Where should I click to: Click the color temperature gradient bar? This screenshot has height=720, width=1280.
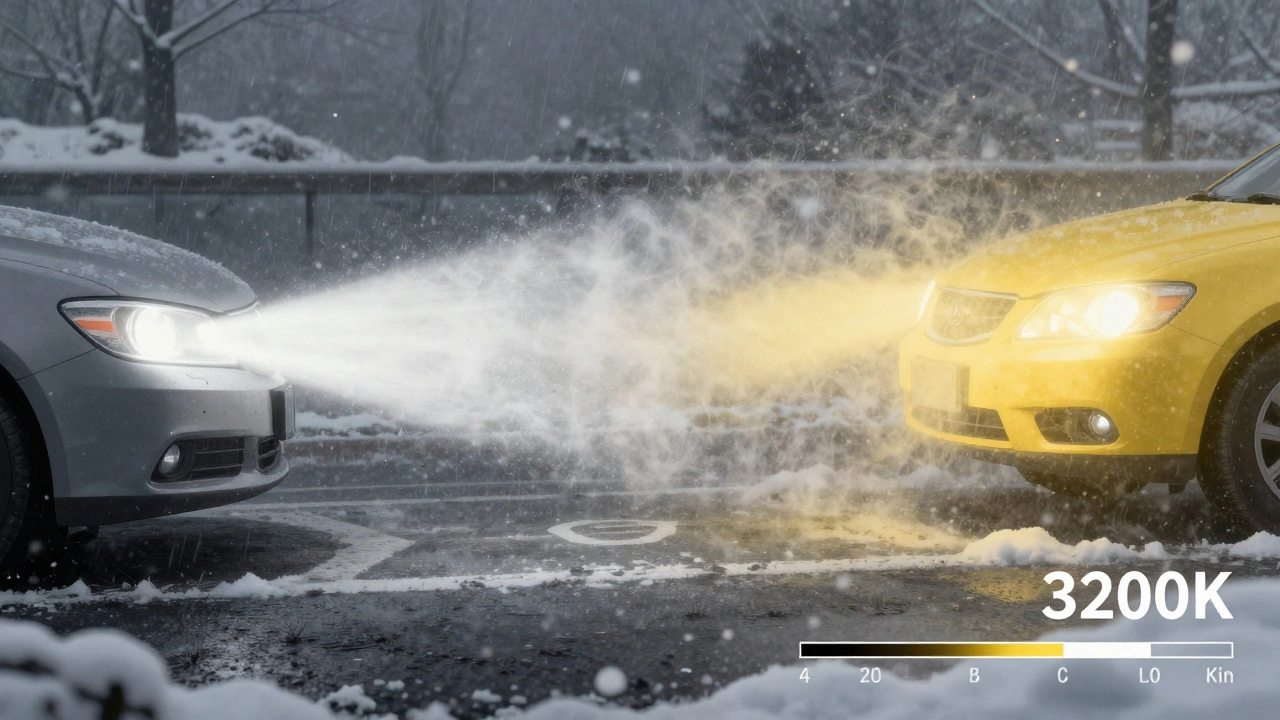1015,650
